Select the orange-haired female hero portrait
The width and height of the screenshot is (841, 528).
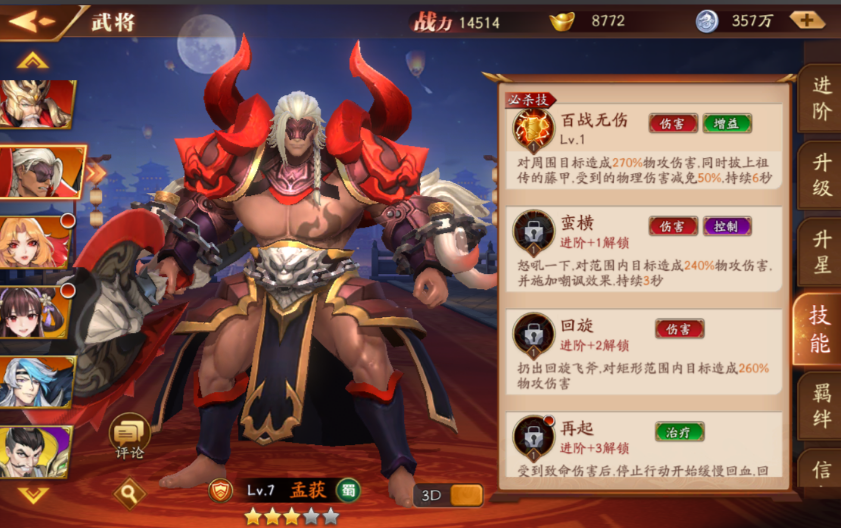click(35, 241)
